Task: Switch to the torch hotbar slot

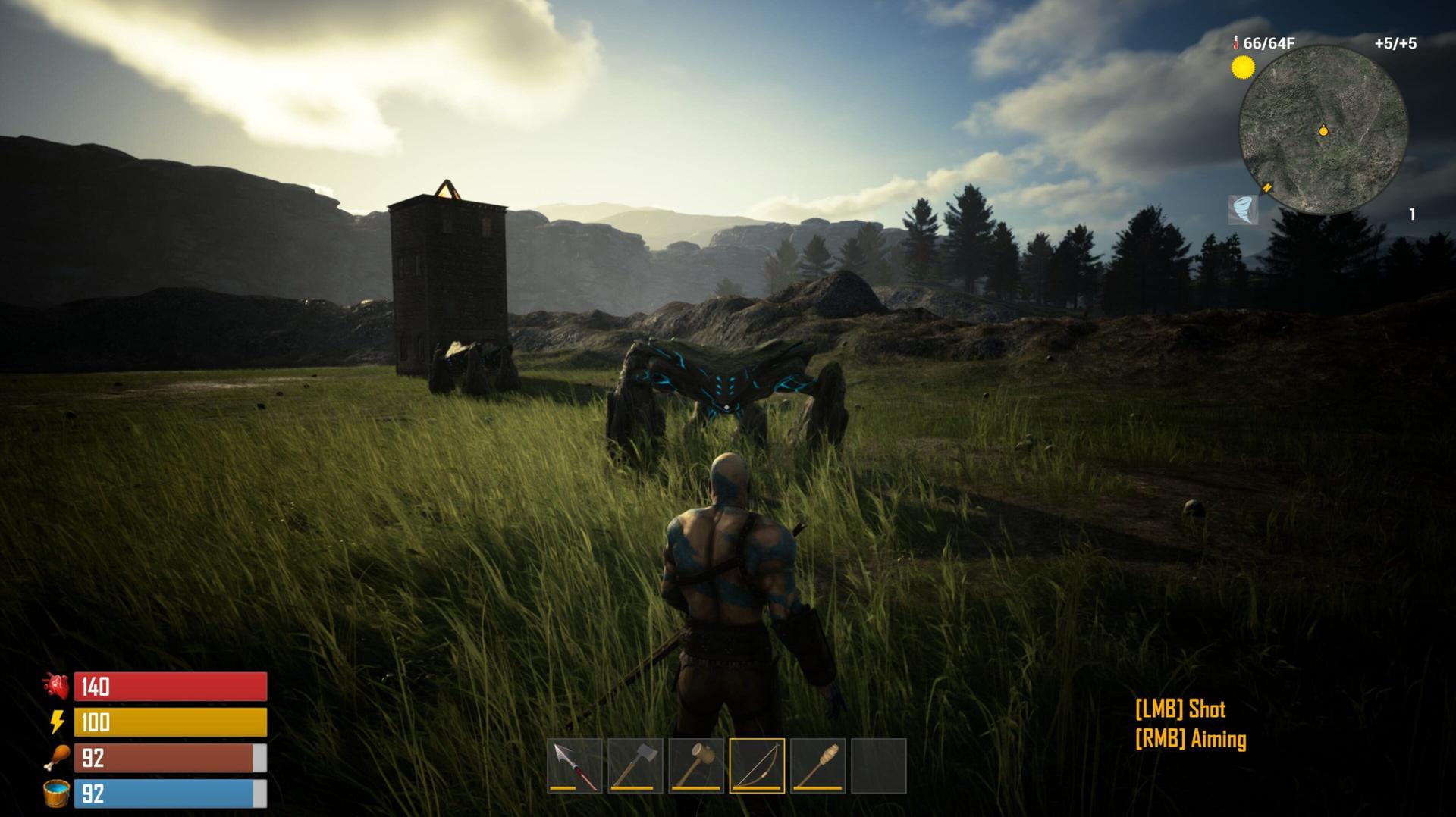Action: point(817,765)
